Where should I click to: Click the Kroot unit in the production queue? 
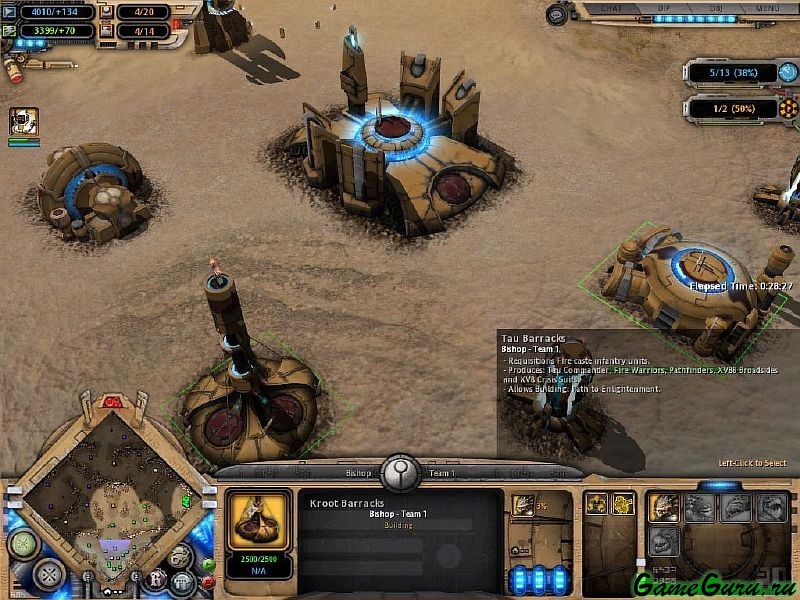[x=523, y=505]
